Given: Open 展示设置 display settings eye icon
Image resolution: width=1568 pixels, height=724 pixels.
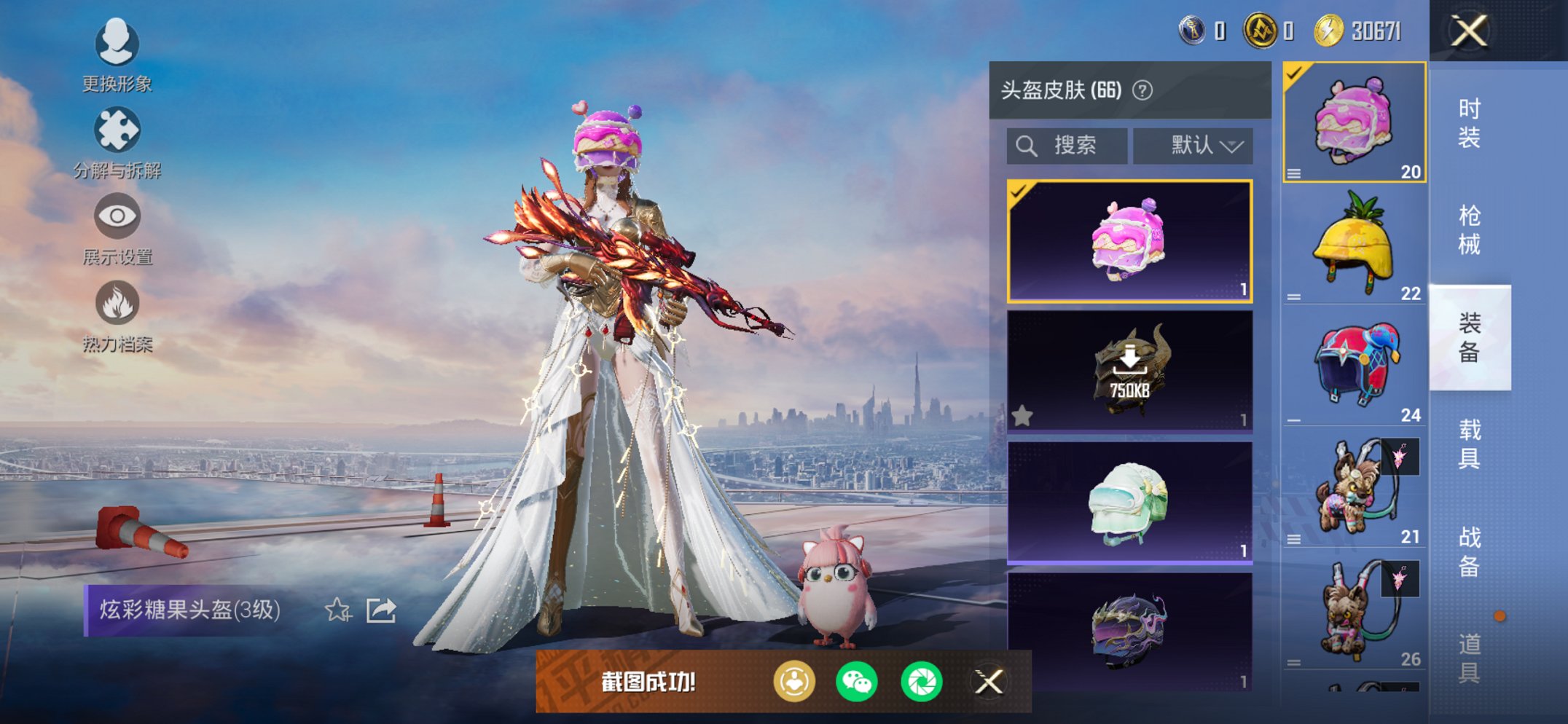Looking at the screenshot, I should click(119, 216).
